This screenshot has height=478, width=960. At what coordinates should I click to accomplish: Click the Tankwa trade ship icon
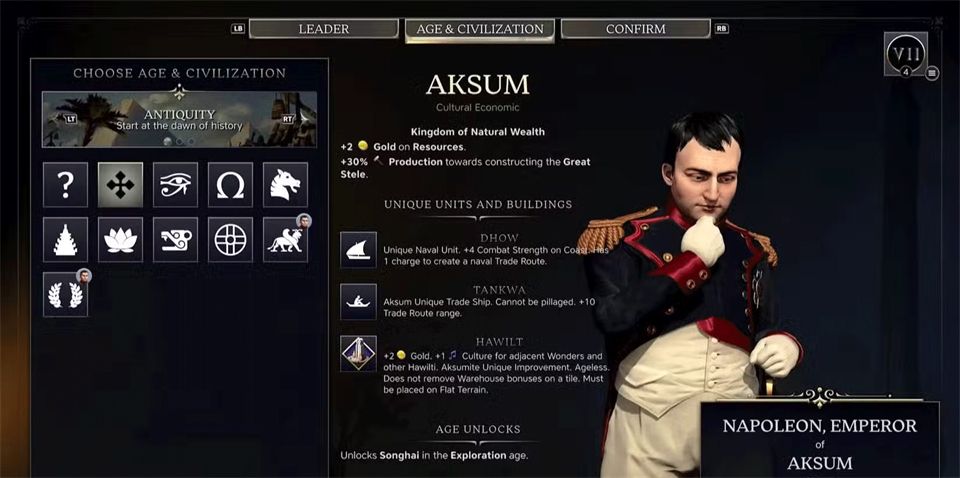(358, 302)
